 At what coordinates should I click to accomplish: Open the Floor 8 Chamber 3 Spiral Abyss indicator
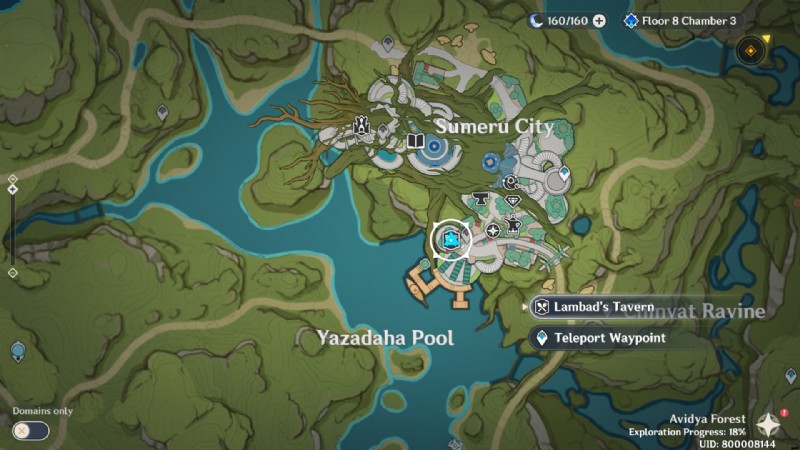[680, 20]
